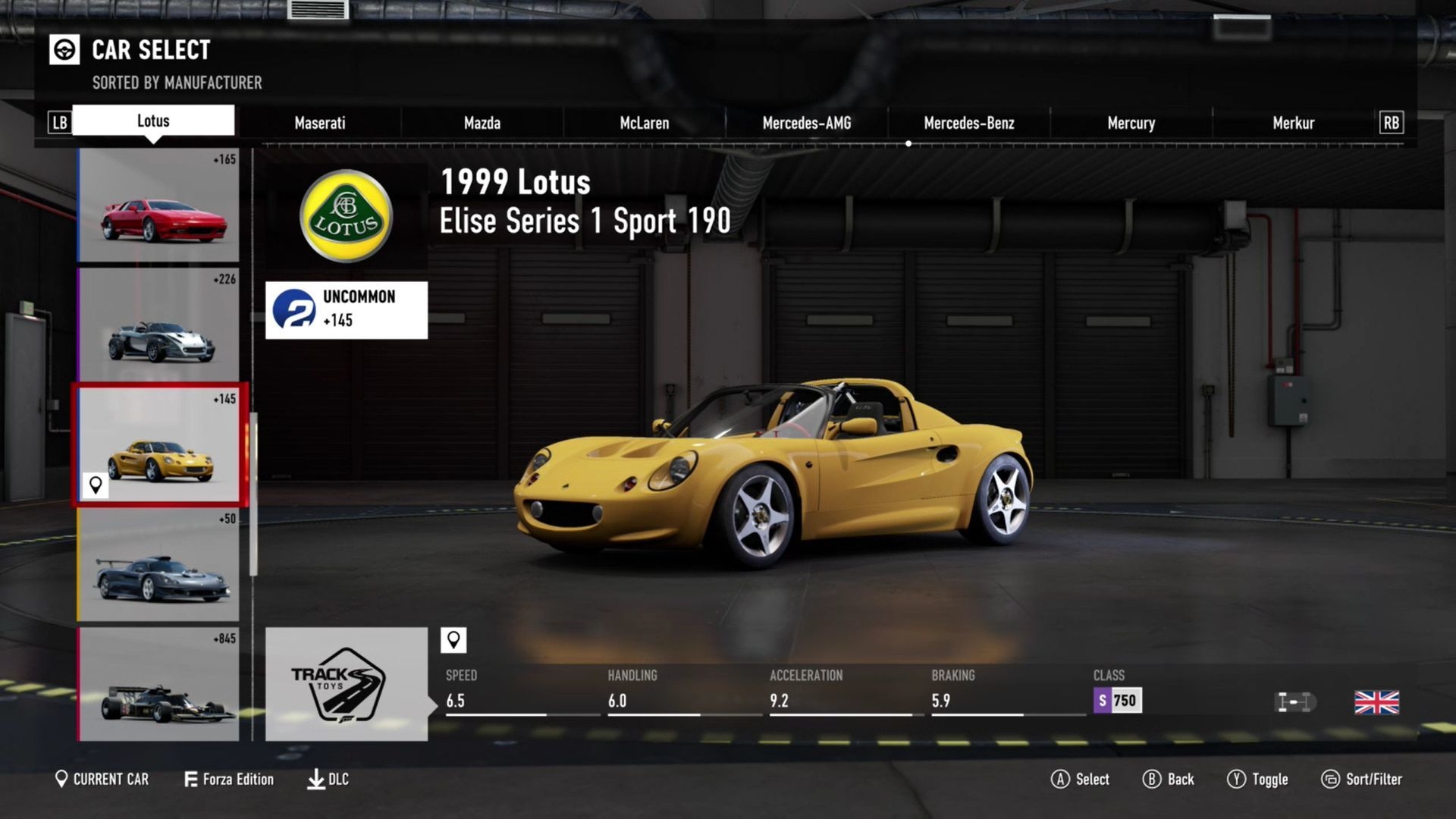Image resolution: width=1456 pixels, height=819 pixels.
Task: Click the S 750 class badge
Action: pyautogui.click(x=1117, y=701)
